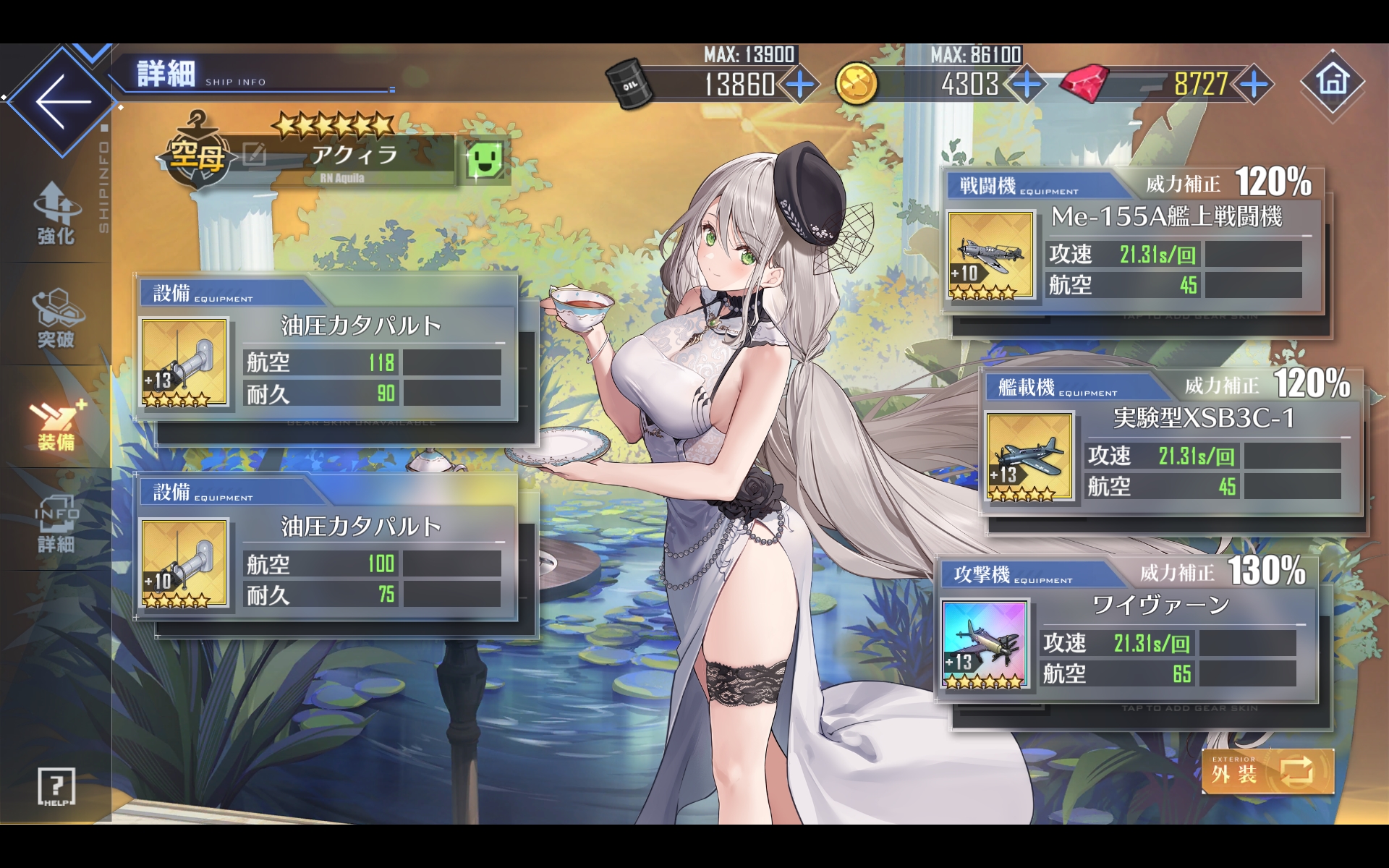
Task: Open the 実験型XSB3C-1 plane equipment slot
Action: (1029, 457)
